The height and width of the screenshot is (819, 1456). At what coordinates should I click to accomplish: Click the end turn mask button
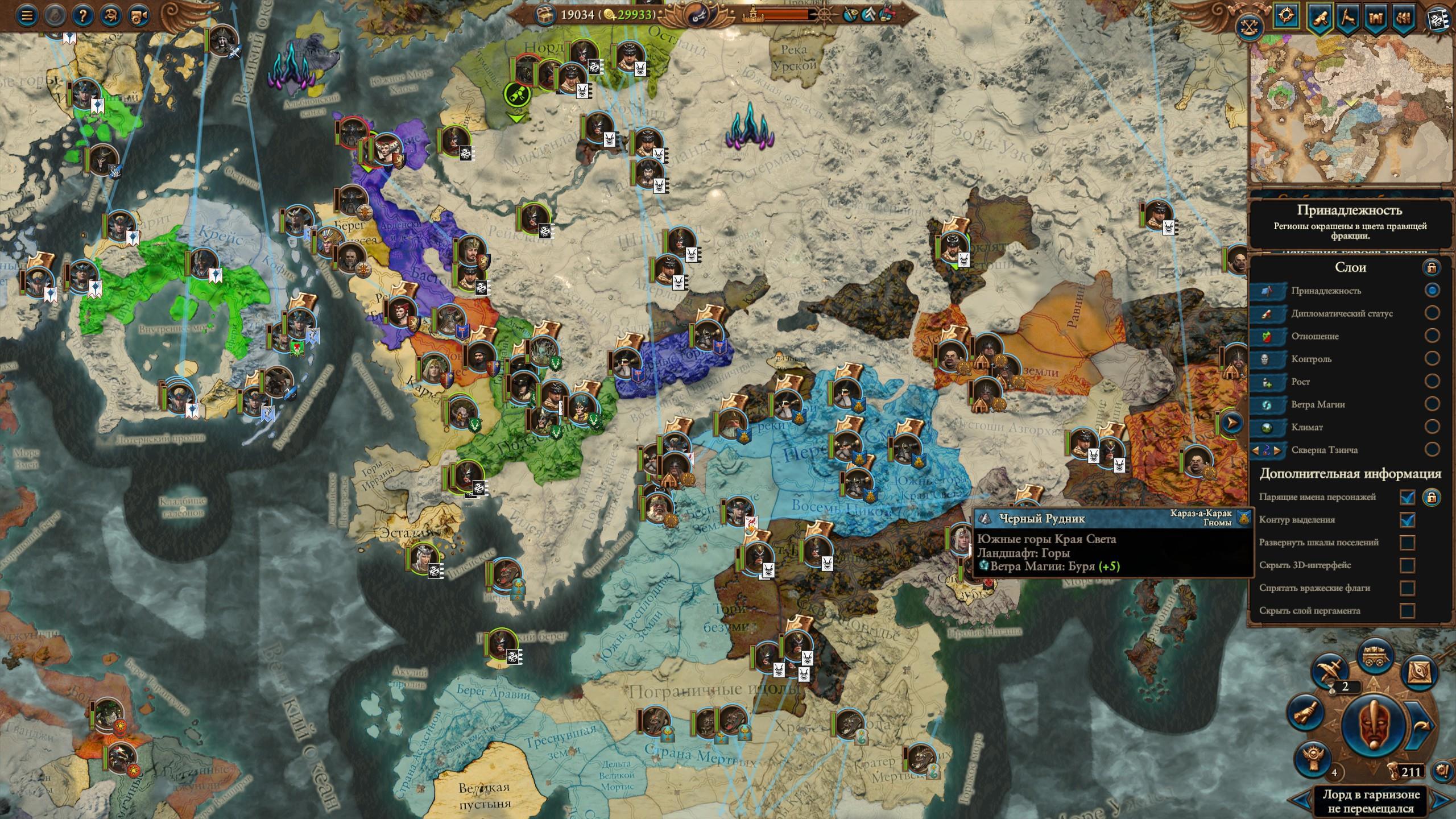pyautogui.click(x=1372, y=724)
